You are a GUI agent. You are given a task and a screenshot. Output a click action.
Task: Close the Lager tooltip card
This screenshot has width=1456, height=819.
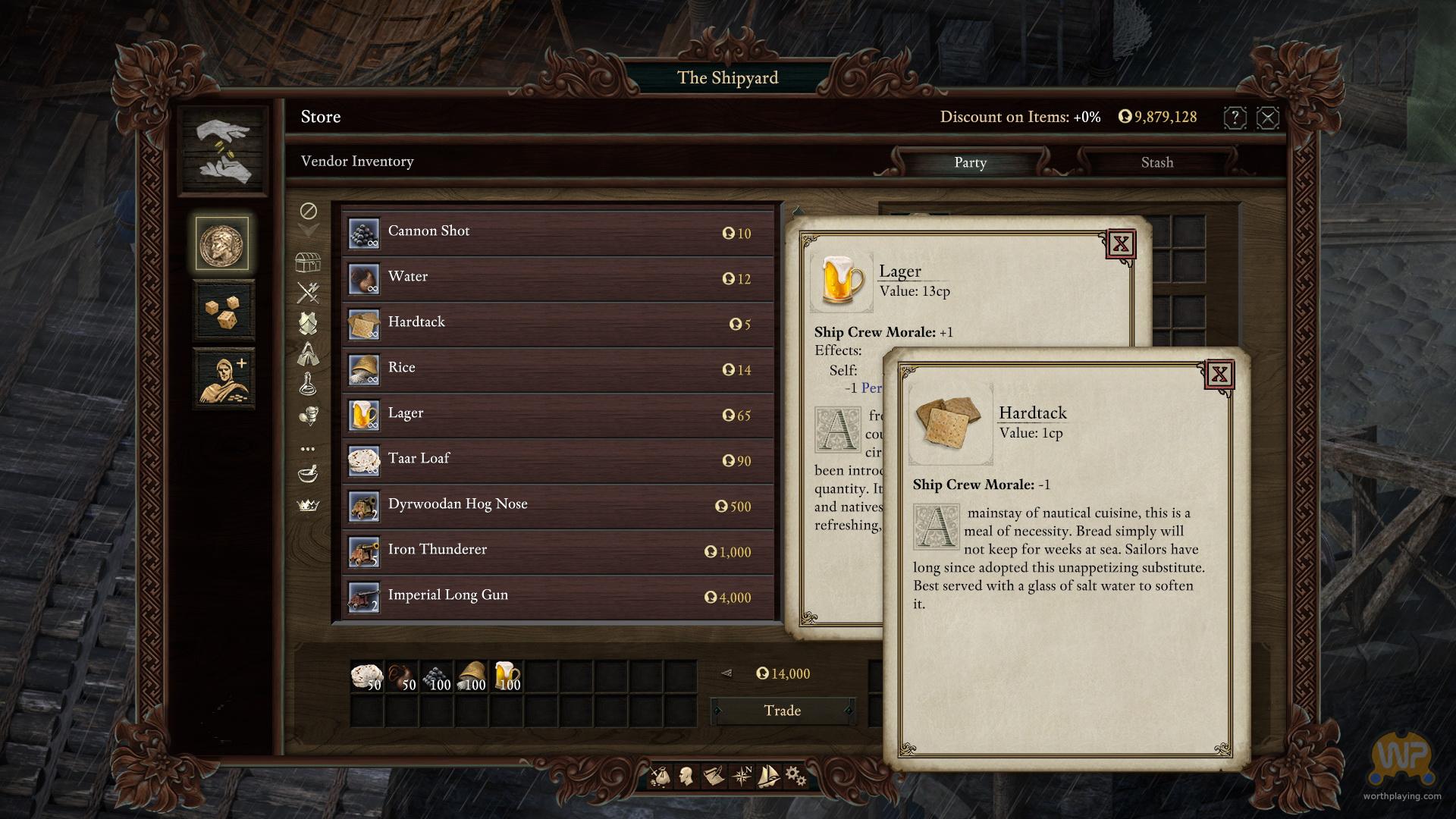[1121, 244]
